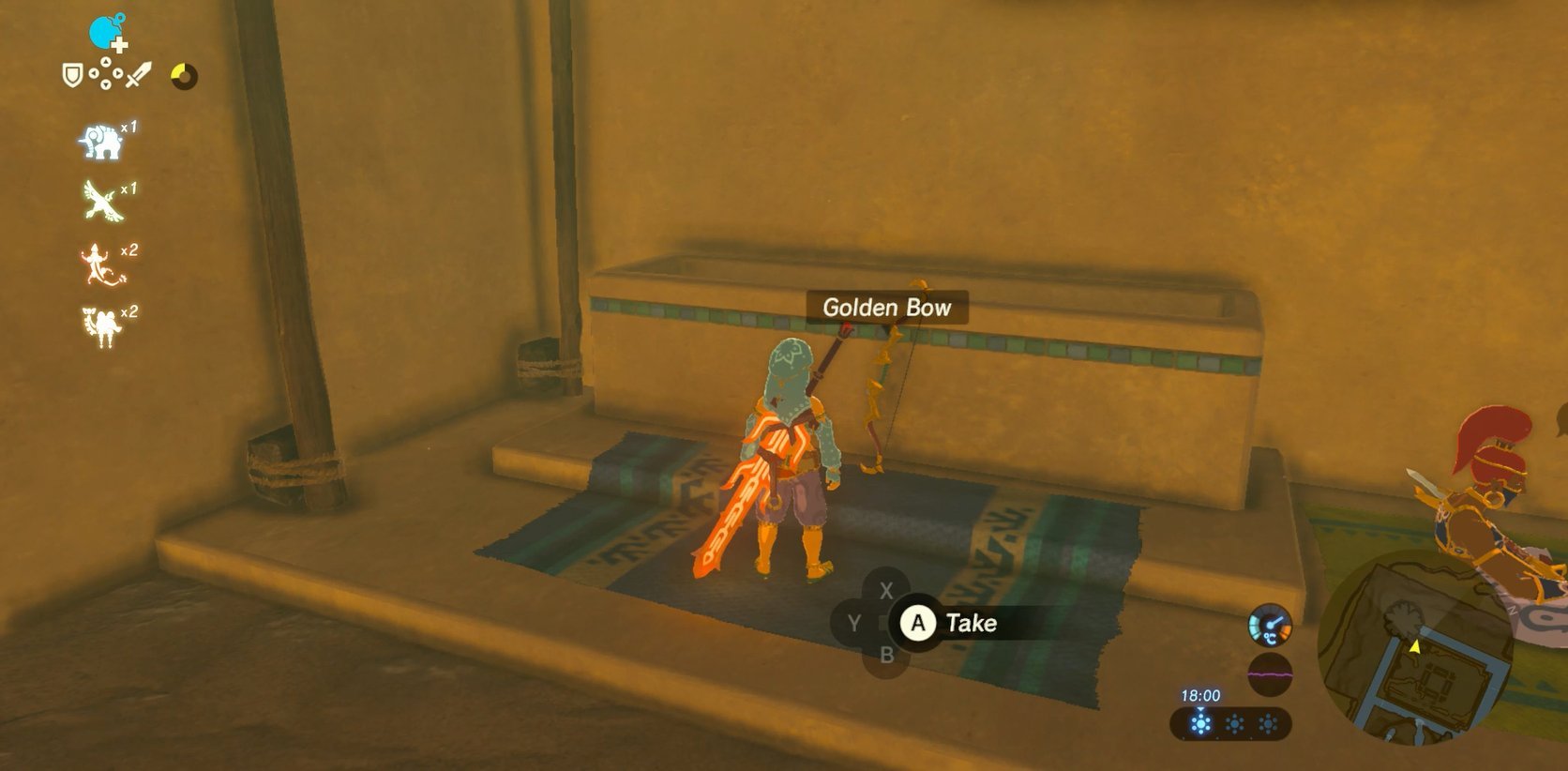Viewport: 1568px width, 771px height.
Task: Click the shield equipment icon
Action: (73, 73)
